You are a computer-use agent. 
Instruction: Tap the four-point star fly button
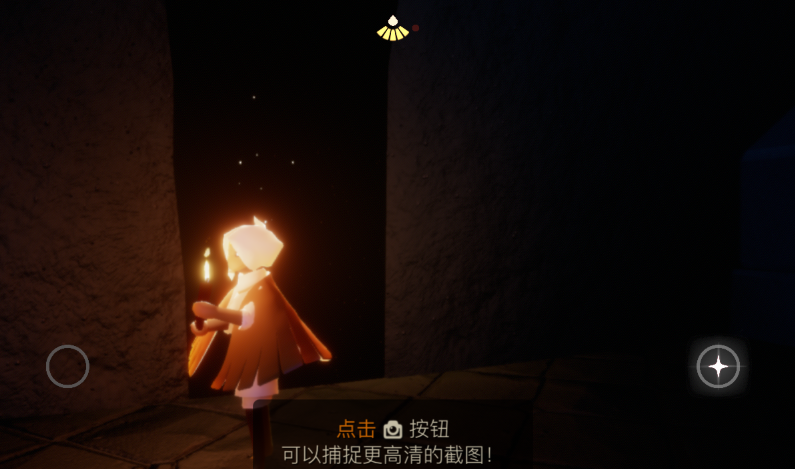click(718, 366)
